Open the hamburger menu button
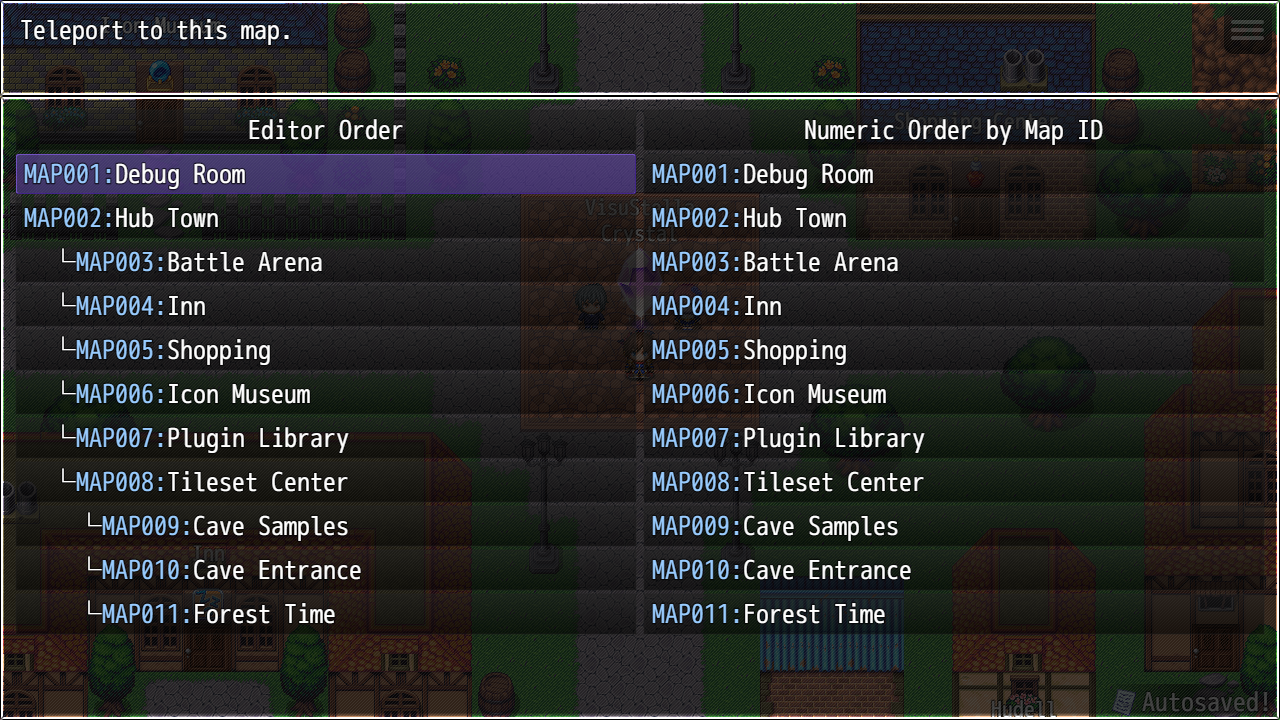 1246,31
